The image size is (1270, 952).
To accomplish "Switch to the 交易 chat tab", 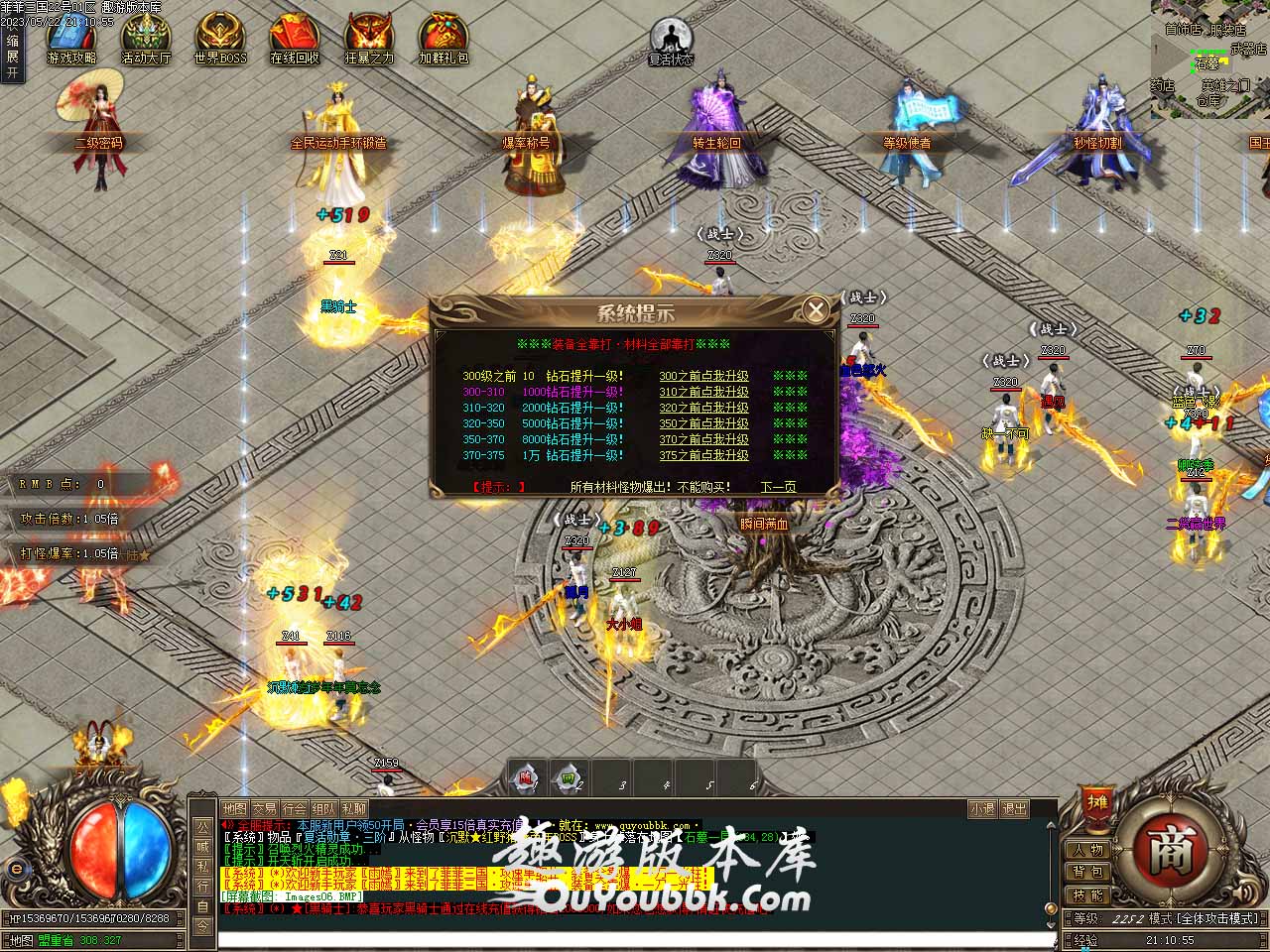I will tap(264, 809).
